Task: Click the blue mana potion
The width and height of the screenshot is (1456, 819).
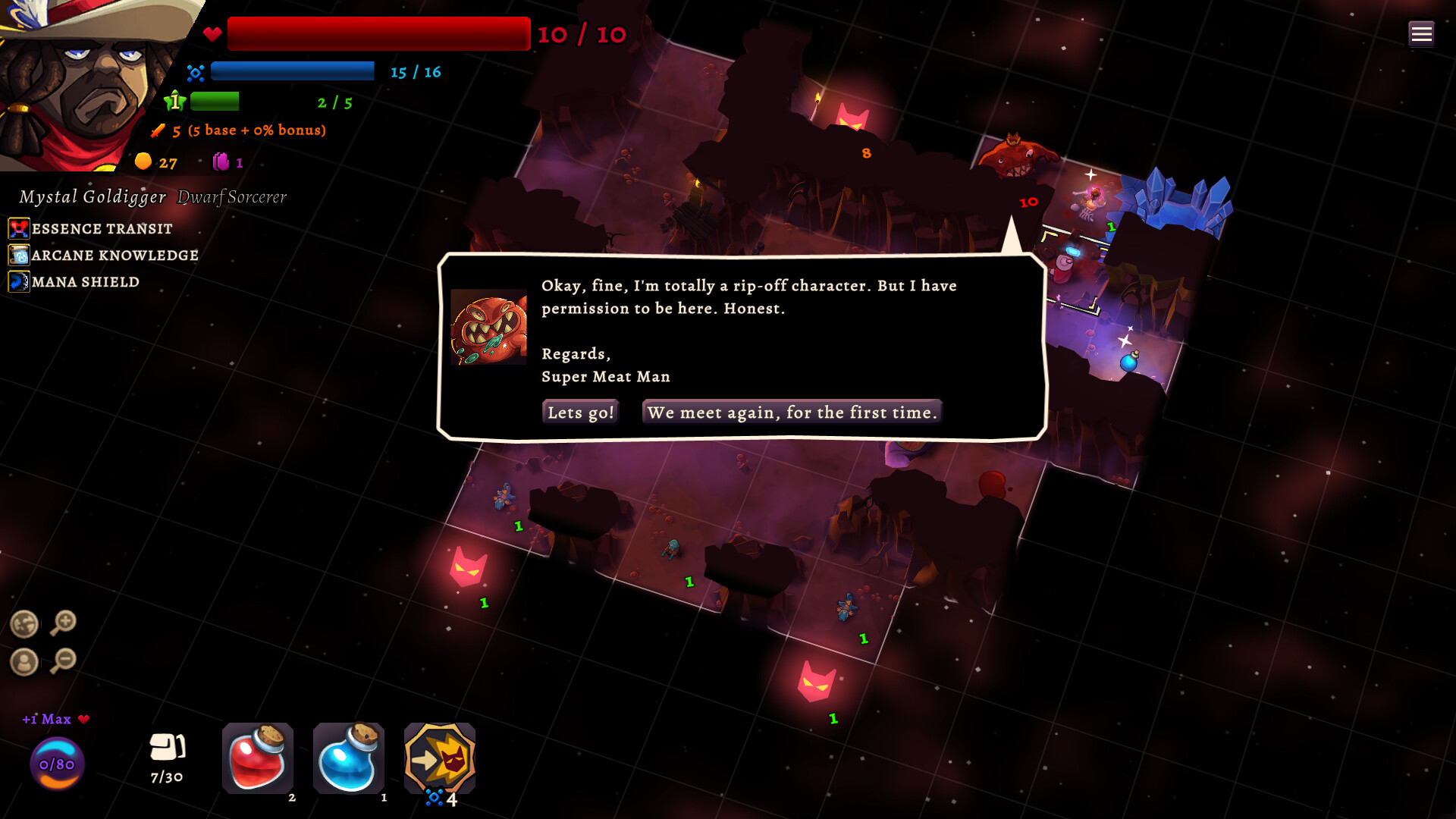Action: [x=349, y=758]
